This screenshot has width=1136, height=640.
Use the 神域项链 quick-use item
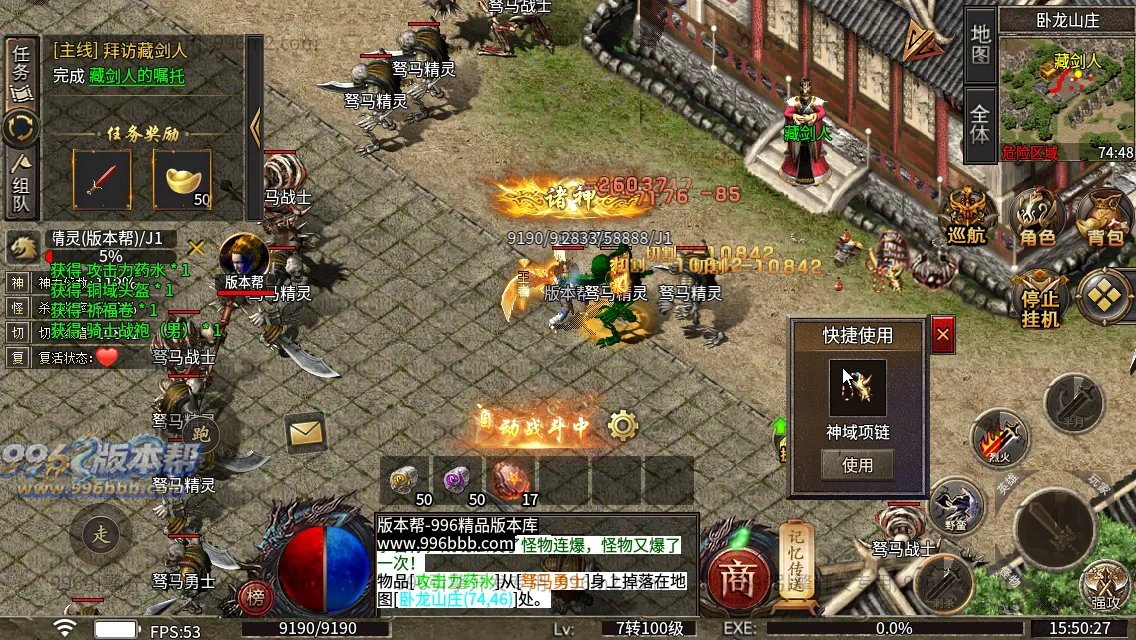pyautogui.click(x=857, y=465)
